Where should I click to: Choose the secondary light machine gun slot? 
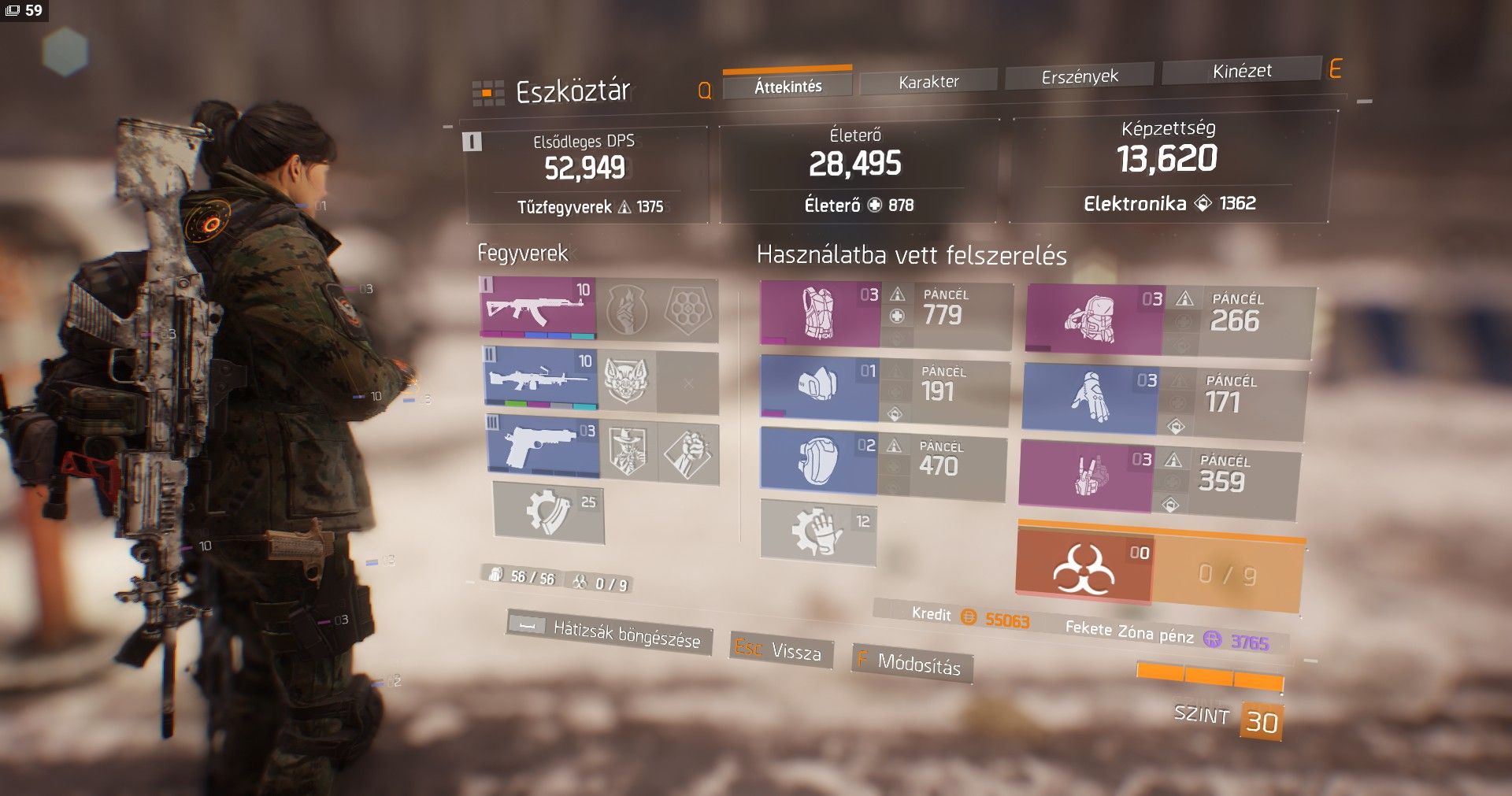[540, 380]
